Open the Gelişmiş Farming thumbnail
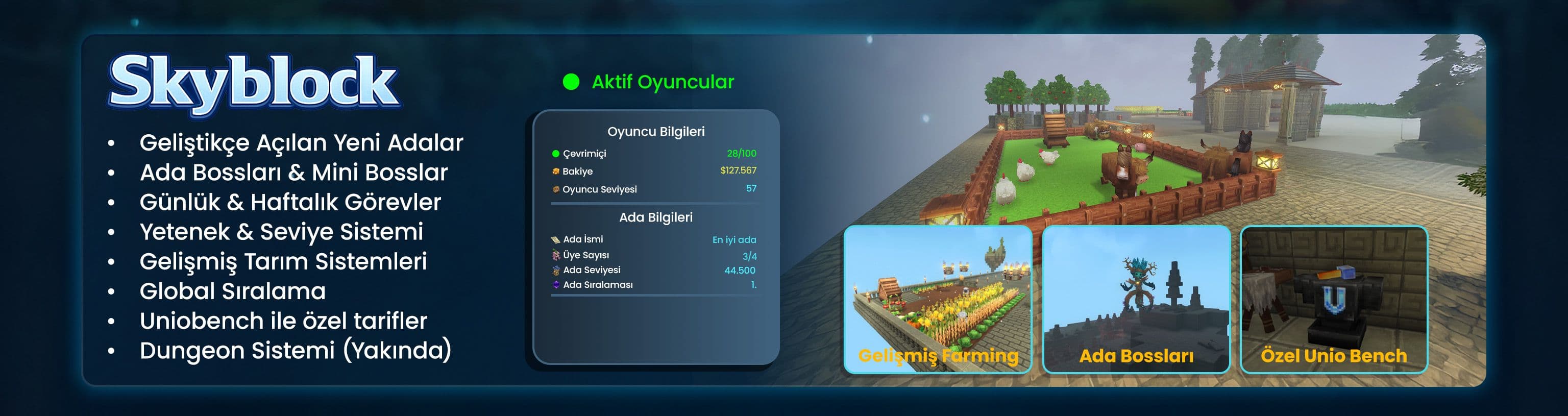 click(x=938, y=299)
